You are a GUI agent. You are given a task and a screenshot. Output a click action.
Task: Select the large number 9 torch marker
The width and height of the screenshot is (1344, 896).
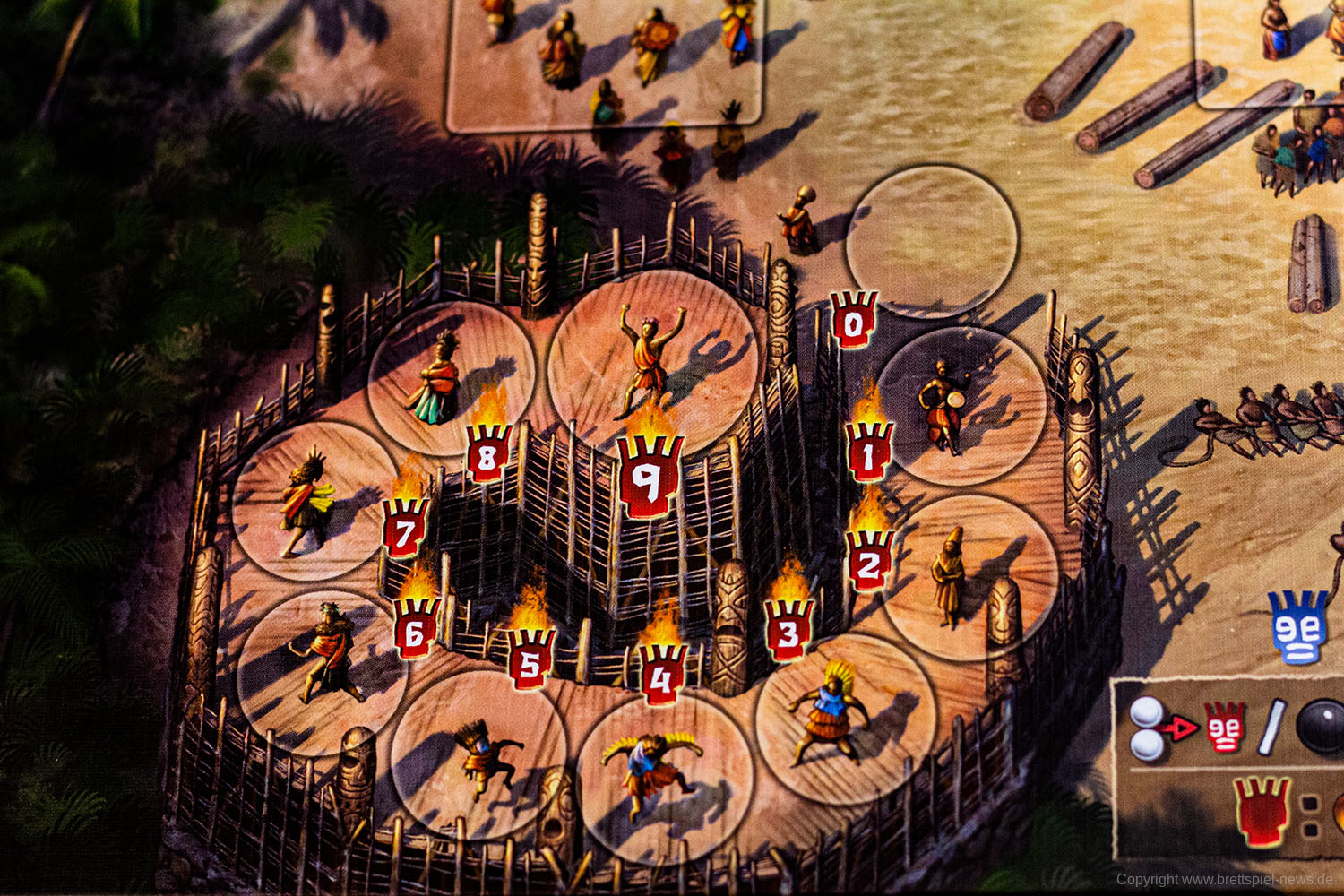pos(650,478)
